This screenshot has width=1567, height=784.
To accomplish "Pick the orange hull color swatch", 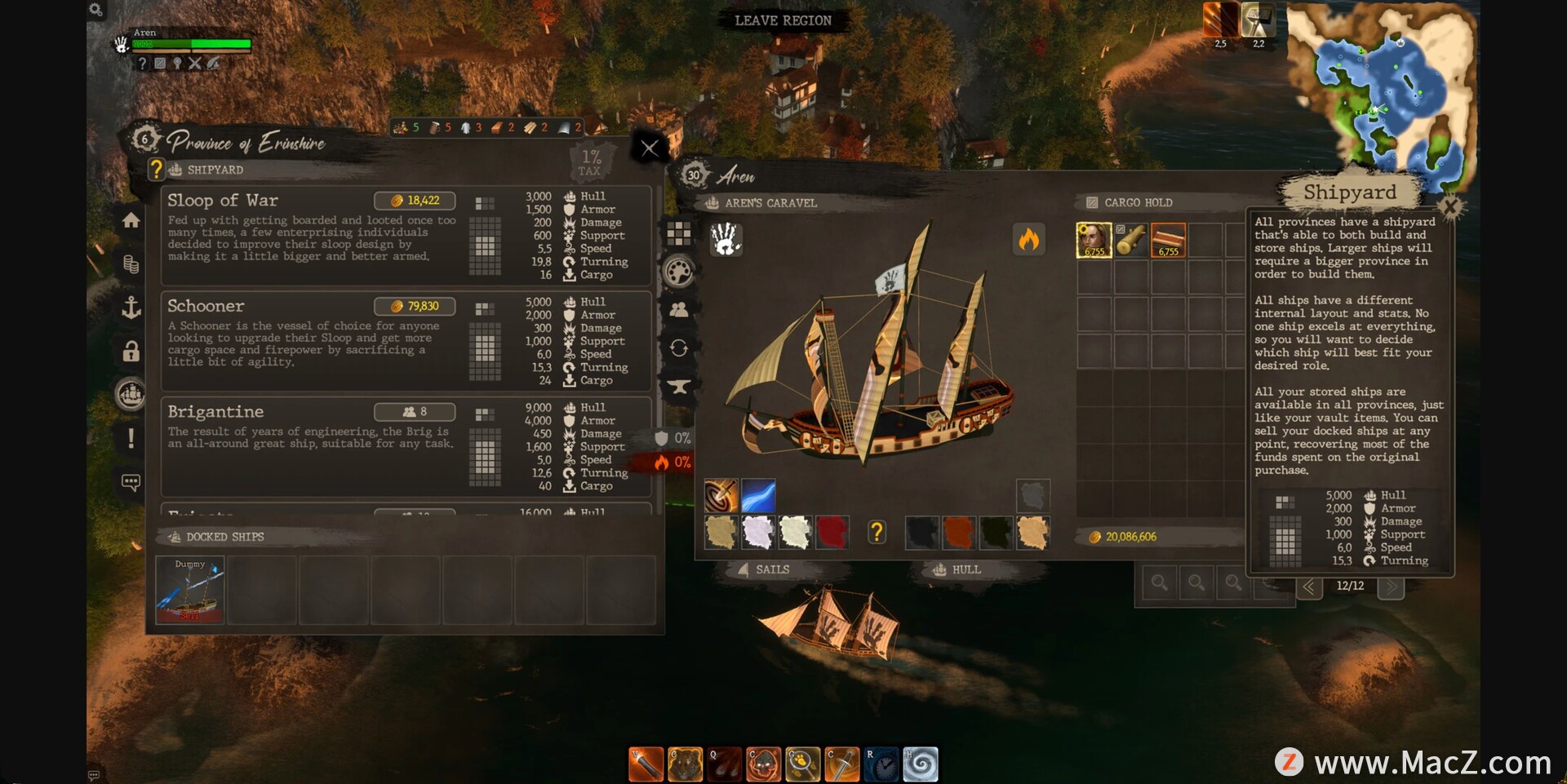I will [x=959, y=533].
